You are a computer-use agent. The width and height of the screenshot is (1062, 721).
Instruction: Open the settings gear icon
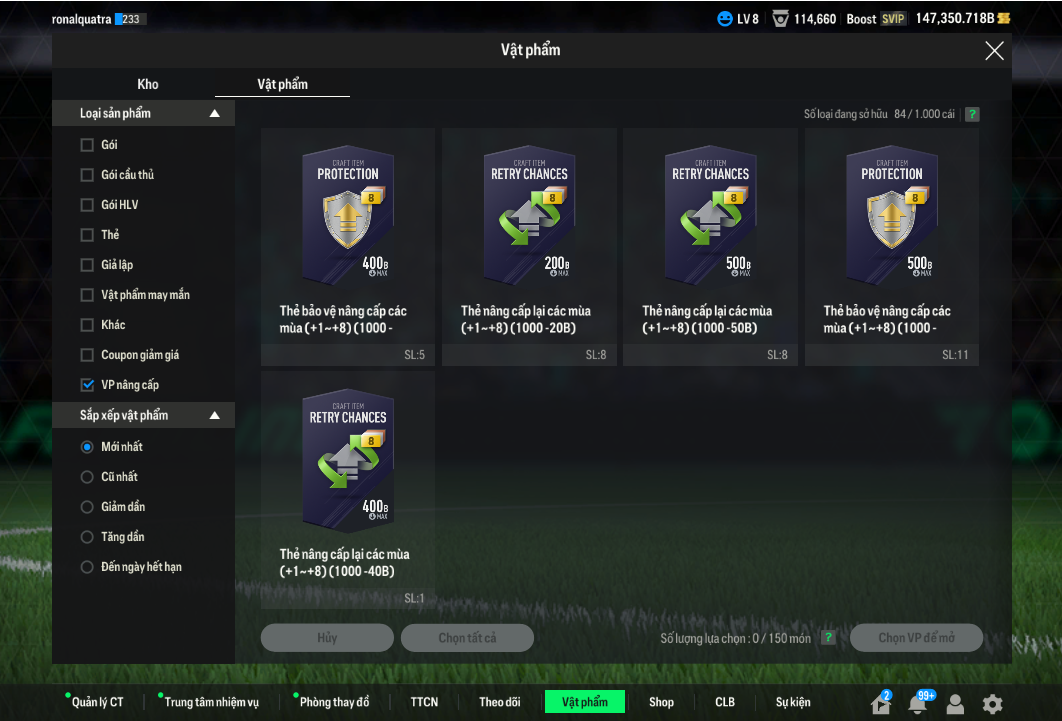click(x=992, y=704)
